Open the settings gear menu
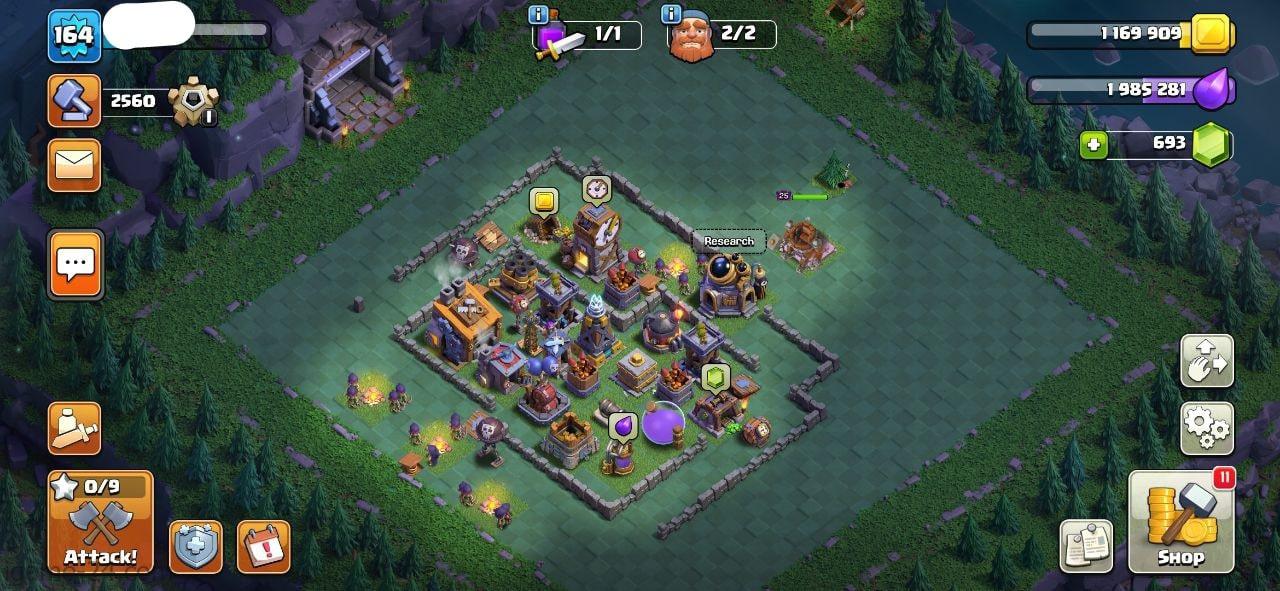 pos(1207,428)
